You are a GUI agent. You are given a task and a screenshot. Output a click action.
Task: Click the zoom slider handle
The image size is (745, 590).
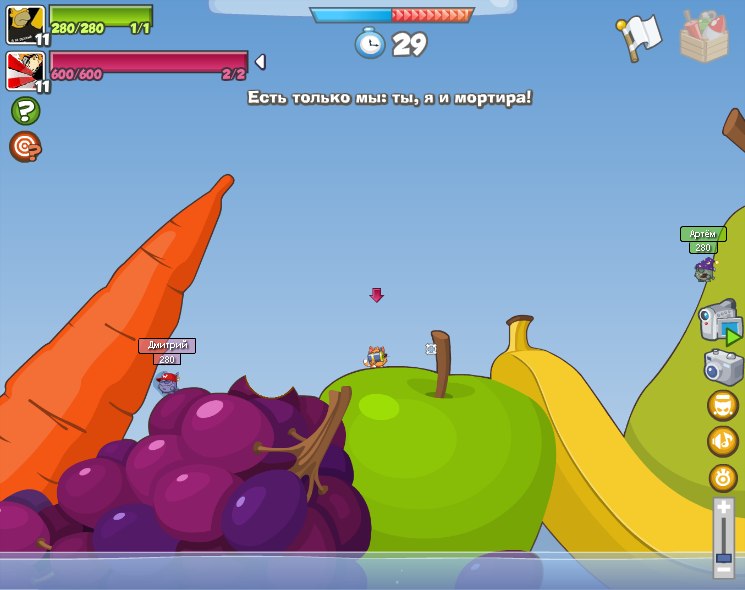tap(723, 557)
